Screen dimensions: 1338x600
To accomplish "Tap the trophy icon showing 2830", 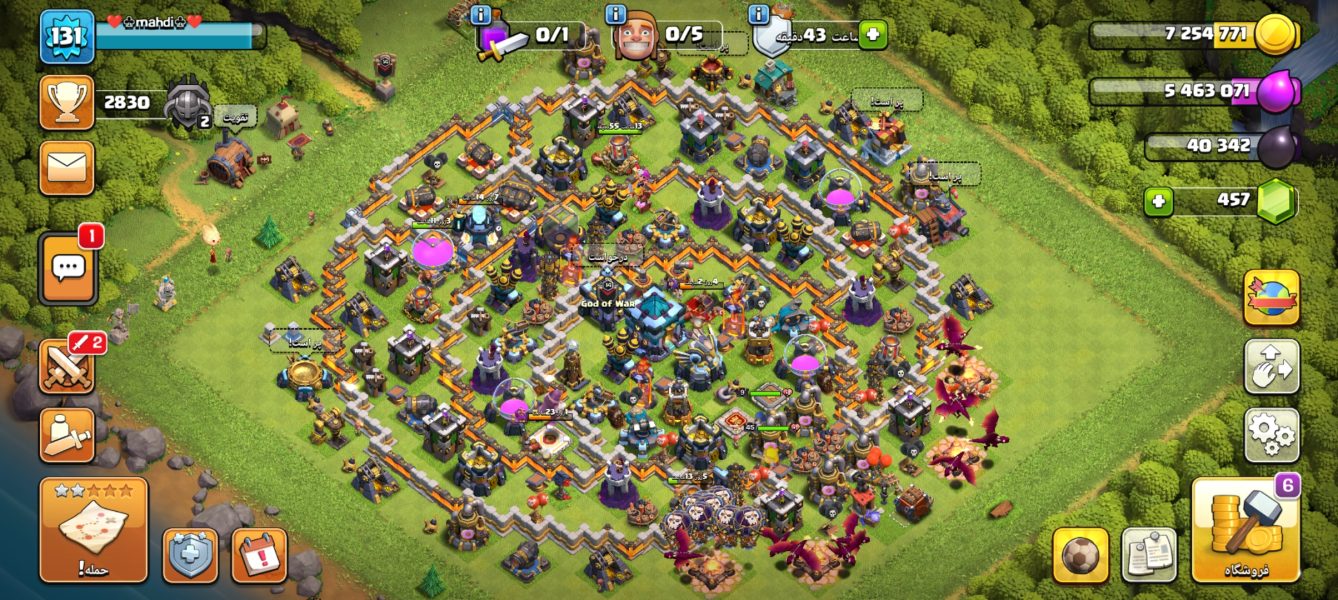I will [x=67, y=103].
